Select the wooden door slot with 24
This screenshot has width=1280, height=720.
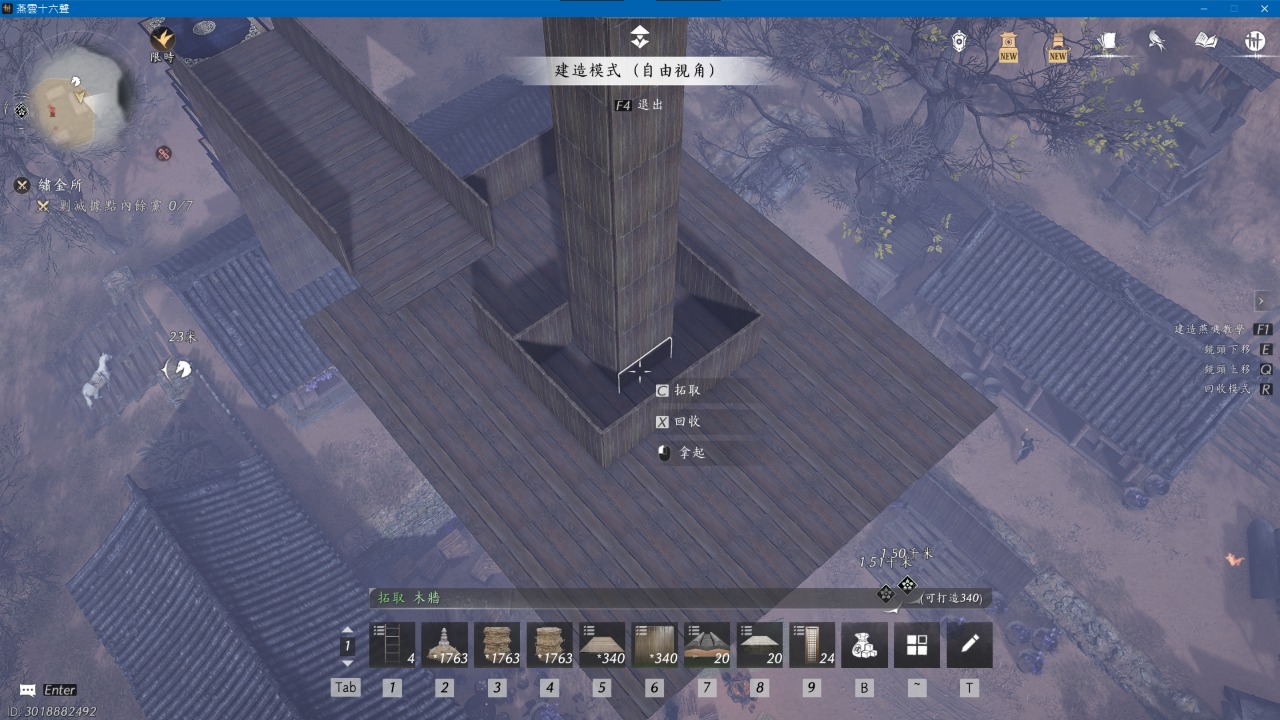click(x=812, y=645)
